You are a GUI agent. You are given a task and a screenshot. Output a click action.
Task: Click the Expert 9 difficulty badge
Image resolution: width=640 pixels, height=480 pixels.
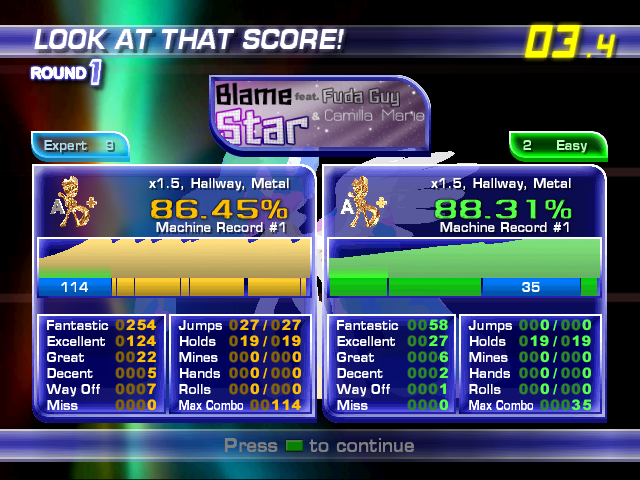point(79,146)
